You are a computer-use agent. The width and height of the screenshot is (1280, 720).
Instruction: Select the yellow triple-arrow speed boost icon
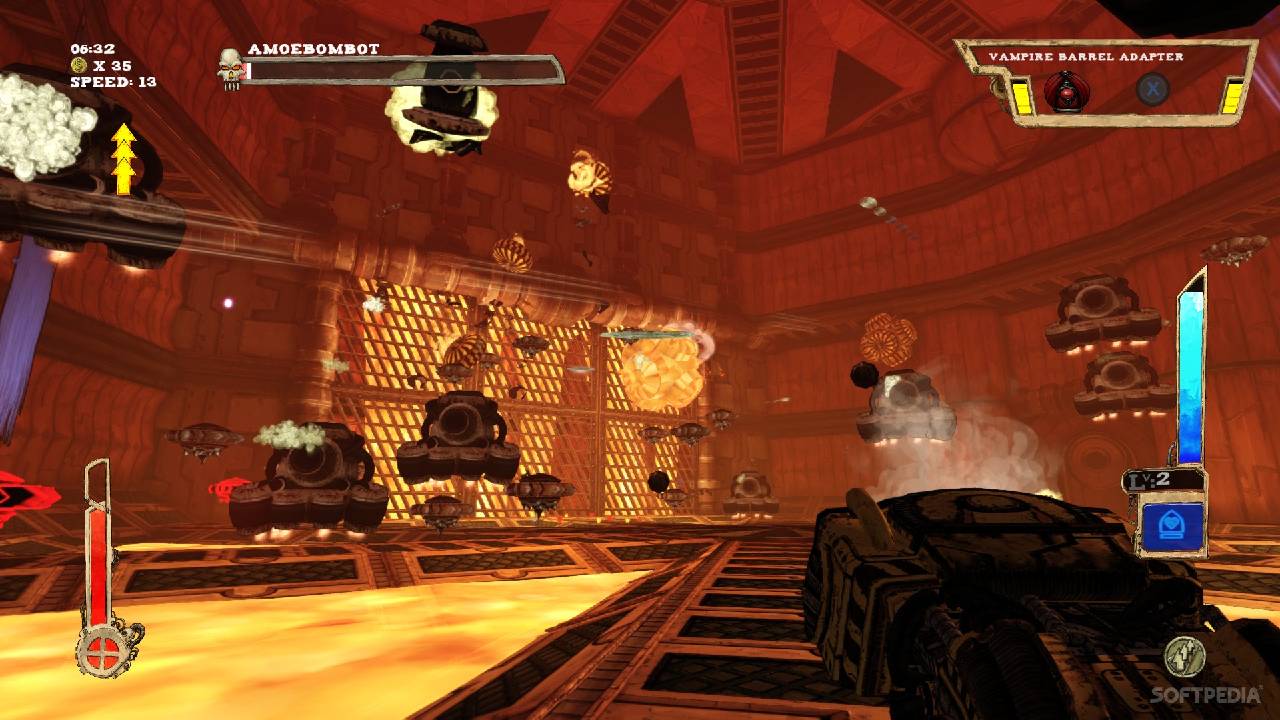point(123,160)
